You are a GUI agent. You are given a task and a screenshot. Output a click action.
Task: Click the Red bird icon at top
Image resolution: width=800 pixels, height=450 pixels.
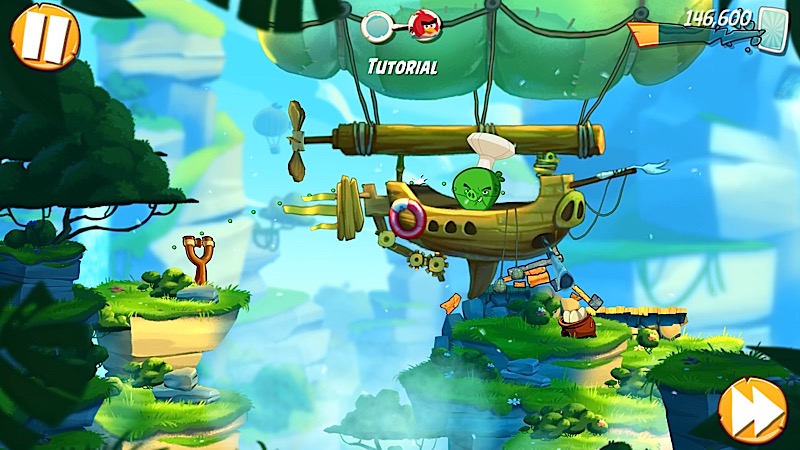pyautogui.click(x=424, y=25)
